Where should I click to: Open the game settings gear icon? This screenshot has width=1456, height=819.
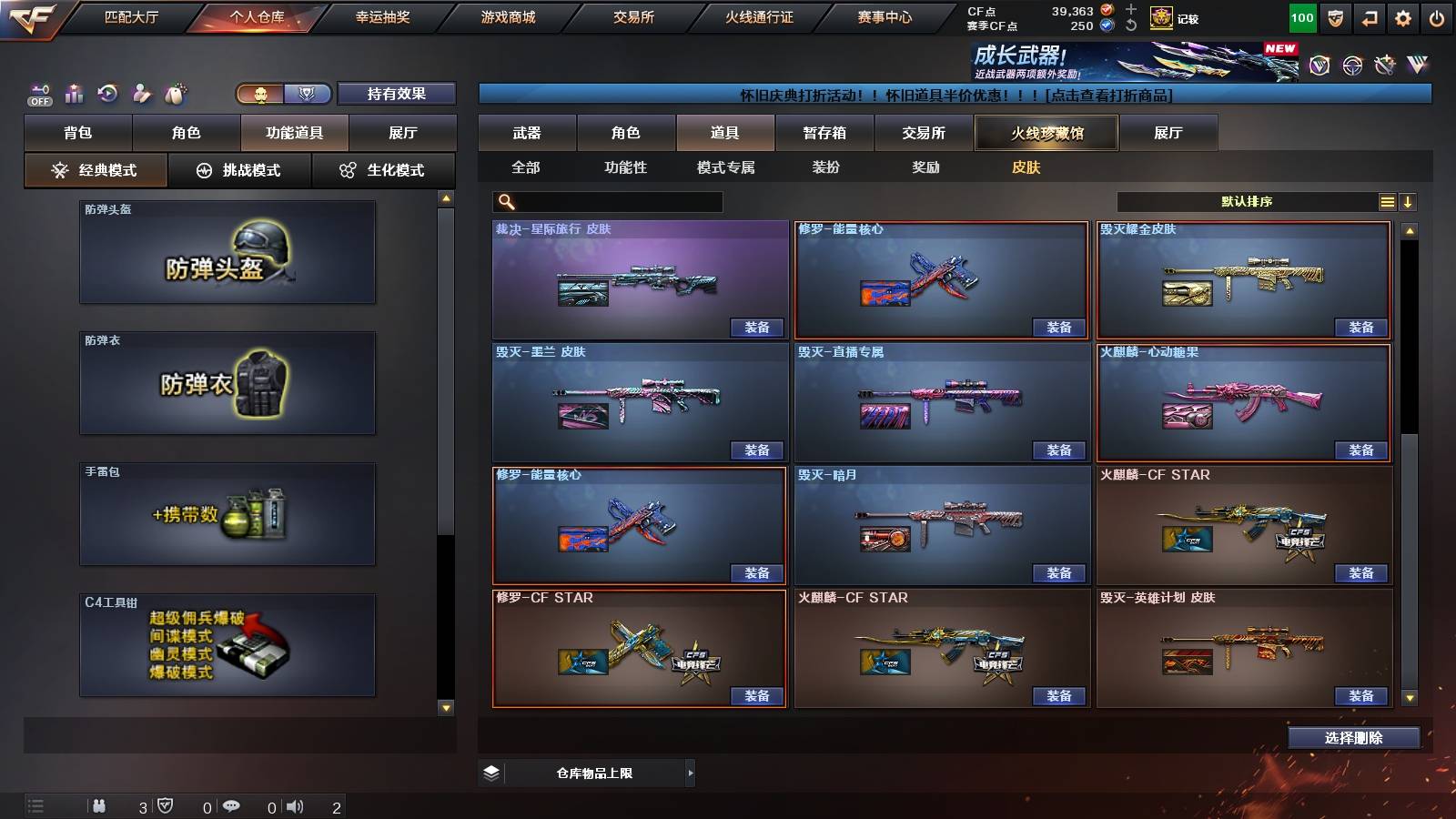click(1402, 16)
